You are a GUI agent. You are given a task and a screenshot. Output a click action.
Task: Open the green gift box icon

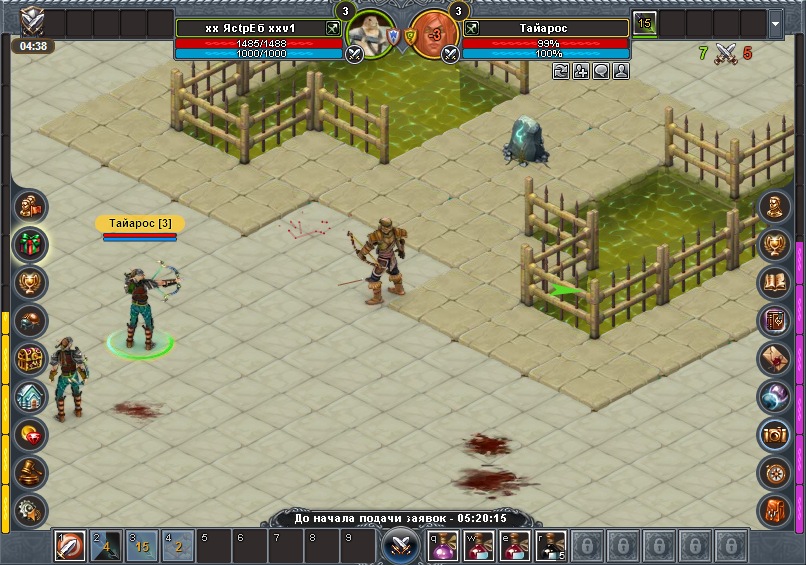click(31, 244)
